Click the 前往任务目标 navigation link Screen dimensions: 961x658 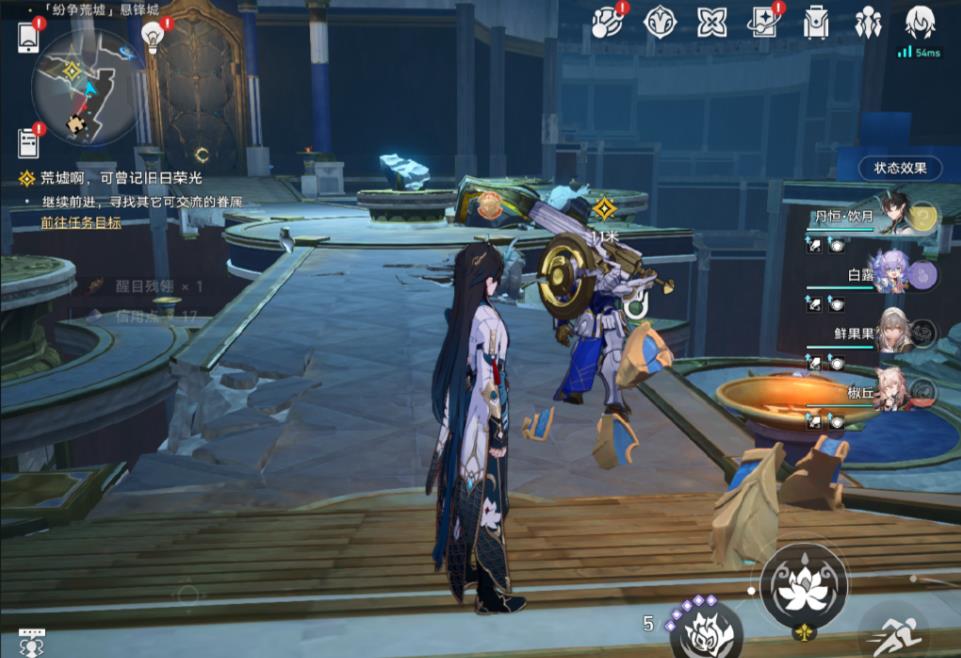(x=81, y=222)
